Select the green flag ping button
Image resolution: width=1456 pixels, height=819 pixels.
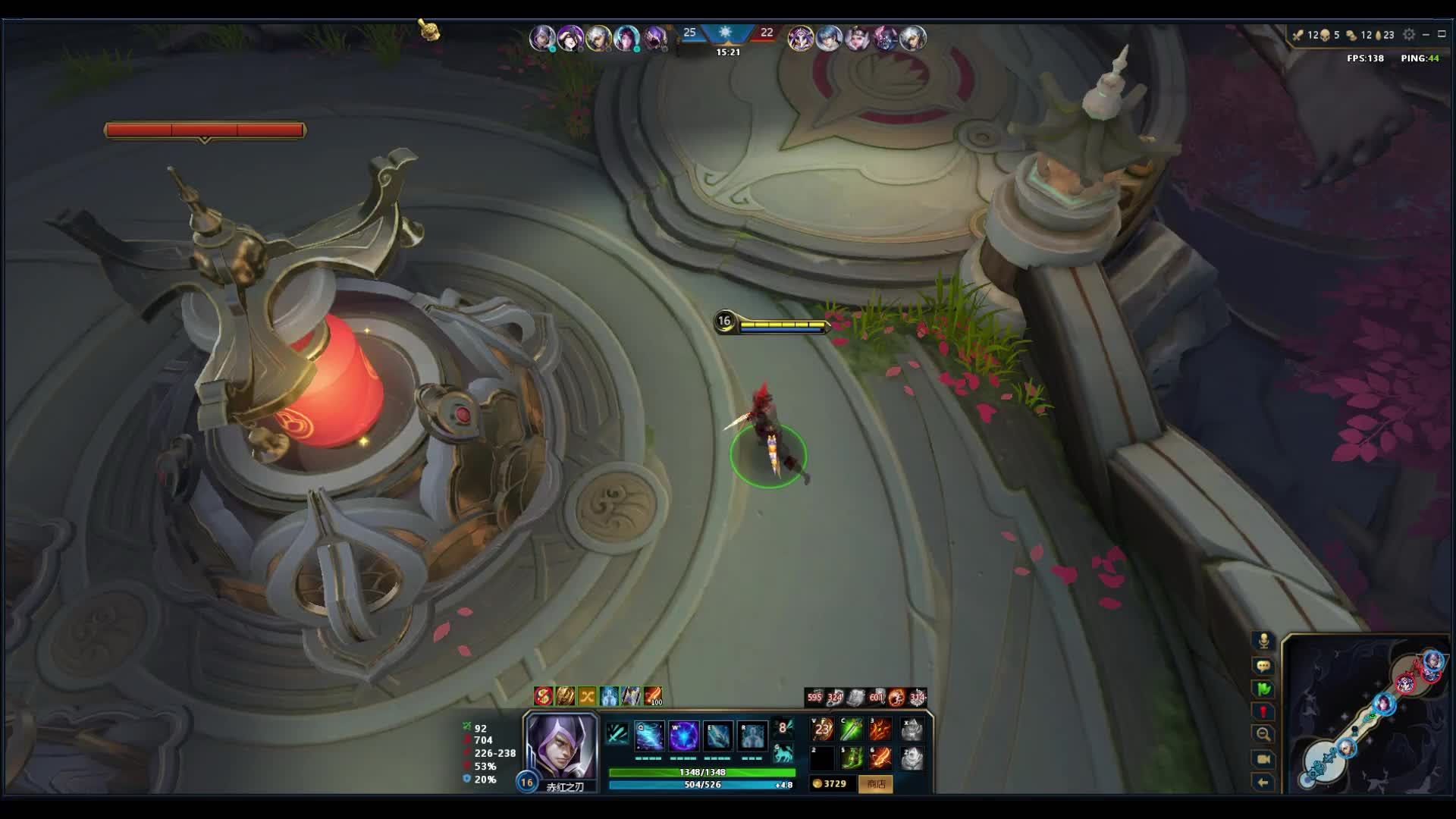click(1263, 689)
